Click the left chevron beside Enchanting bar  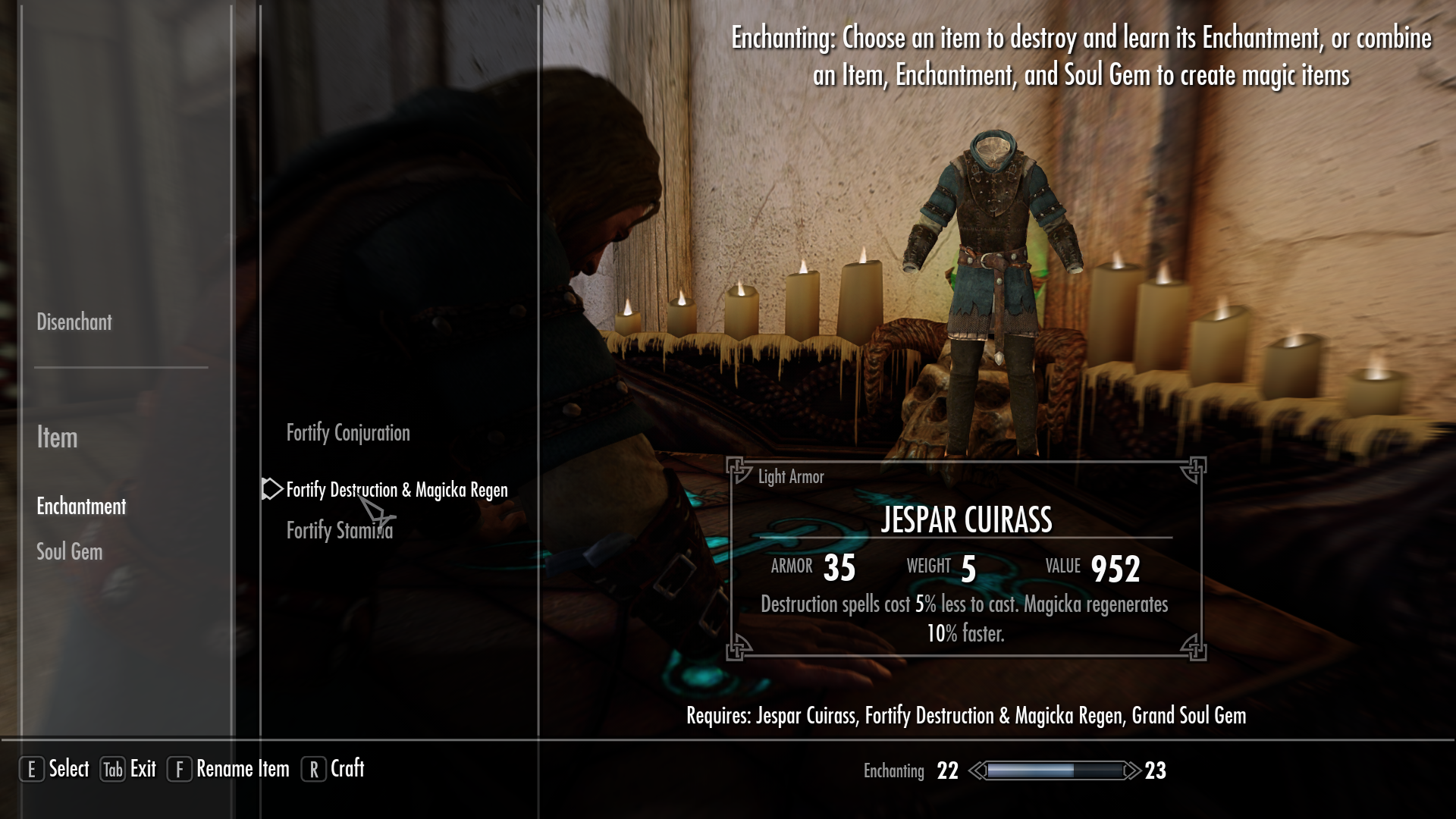(x=977, y=770)
